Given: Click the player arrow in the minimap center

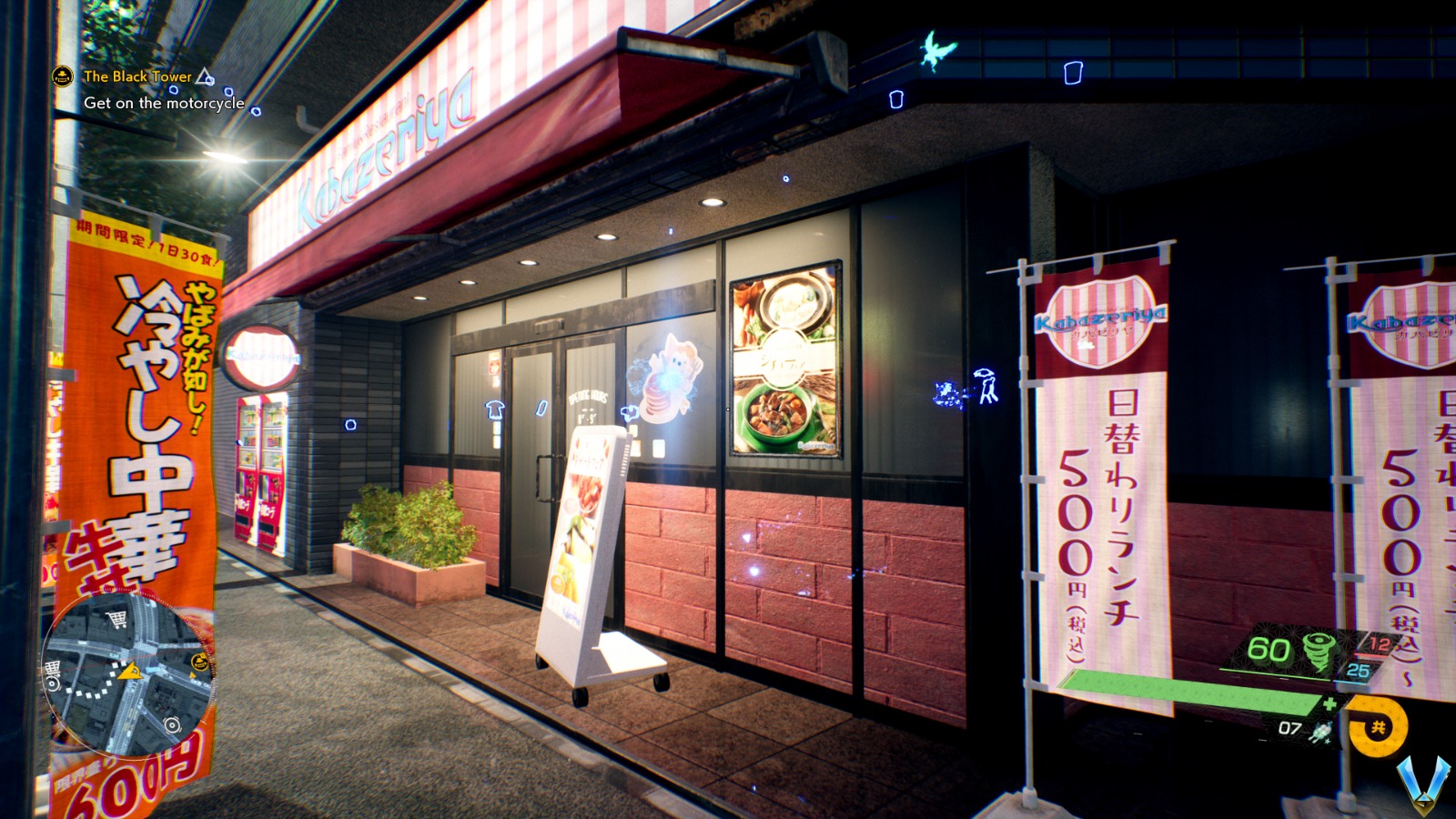Looking at the screenshot, I should pos(131,672).
